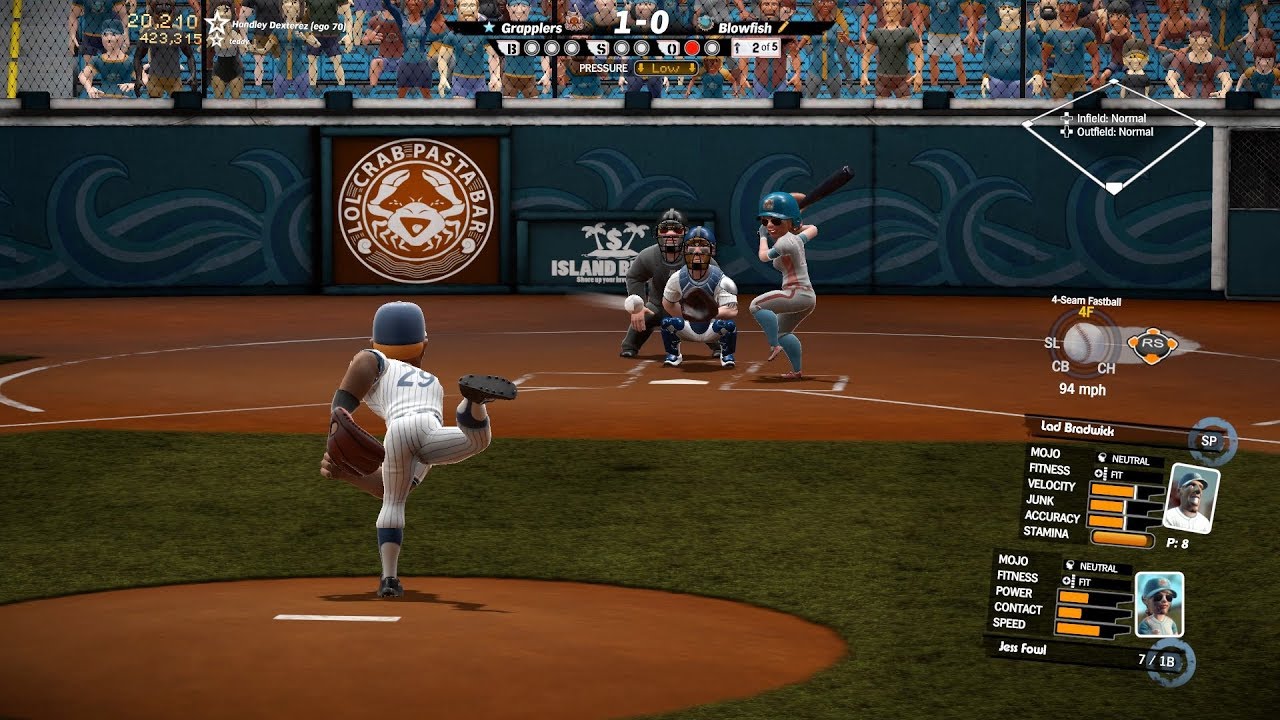Open the field diamond positioning diagram

point(1113,135)
